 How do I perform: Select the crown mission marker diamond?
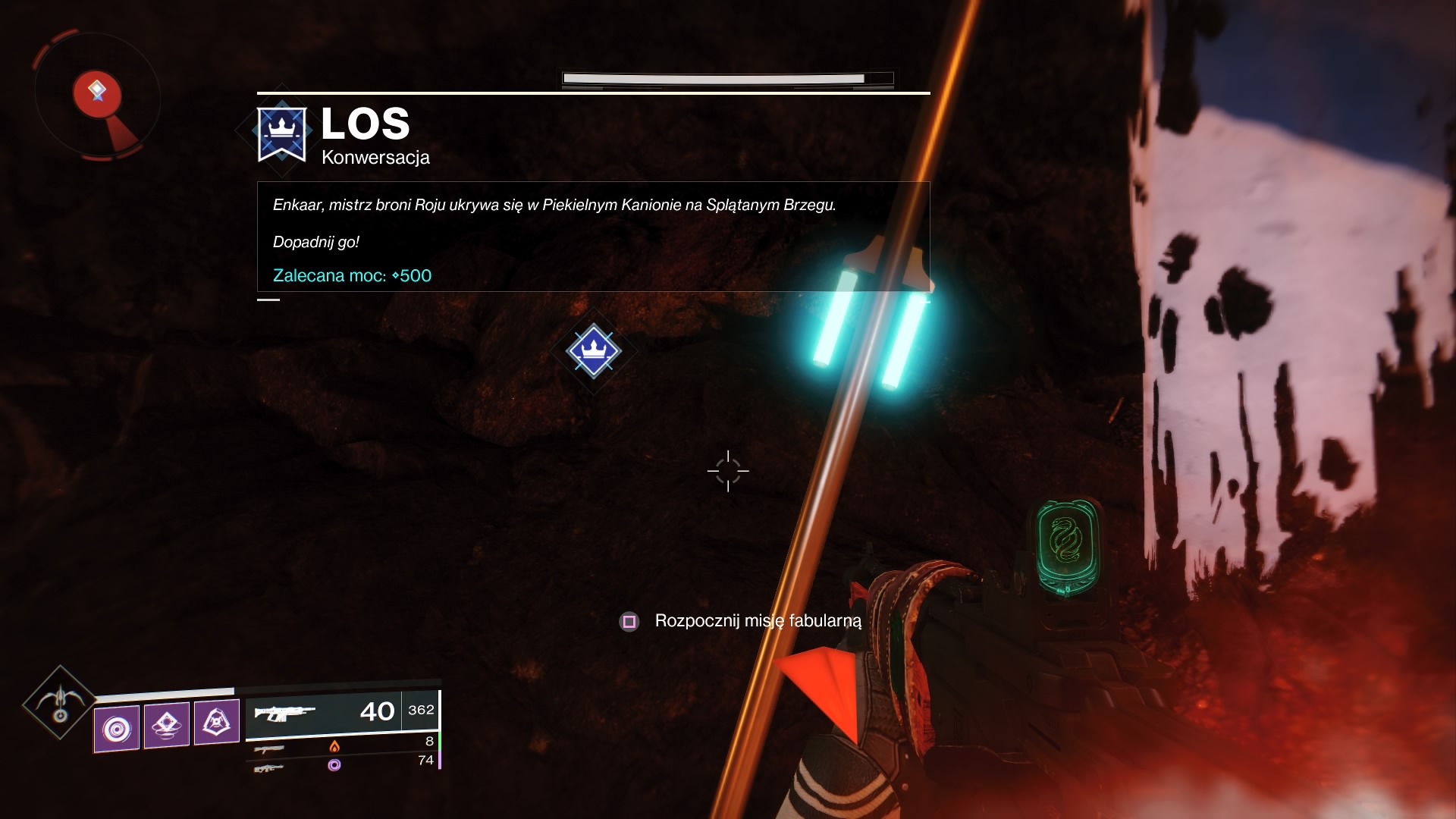593,350
